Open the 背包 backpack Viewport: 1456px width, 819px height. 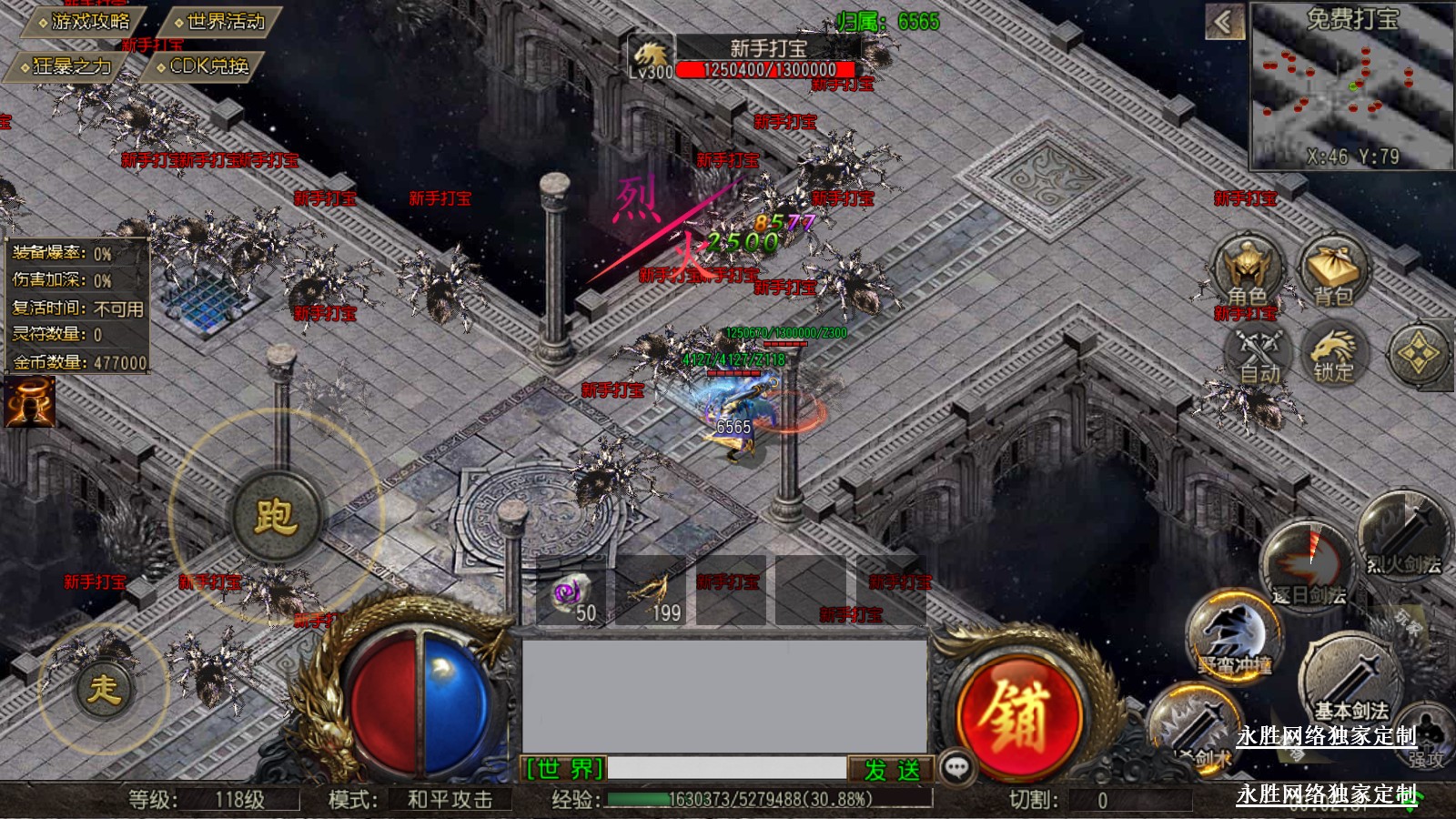tap(1332, 272)
